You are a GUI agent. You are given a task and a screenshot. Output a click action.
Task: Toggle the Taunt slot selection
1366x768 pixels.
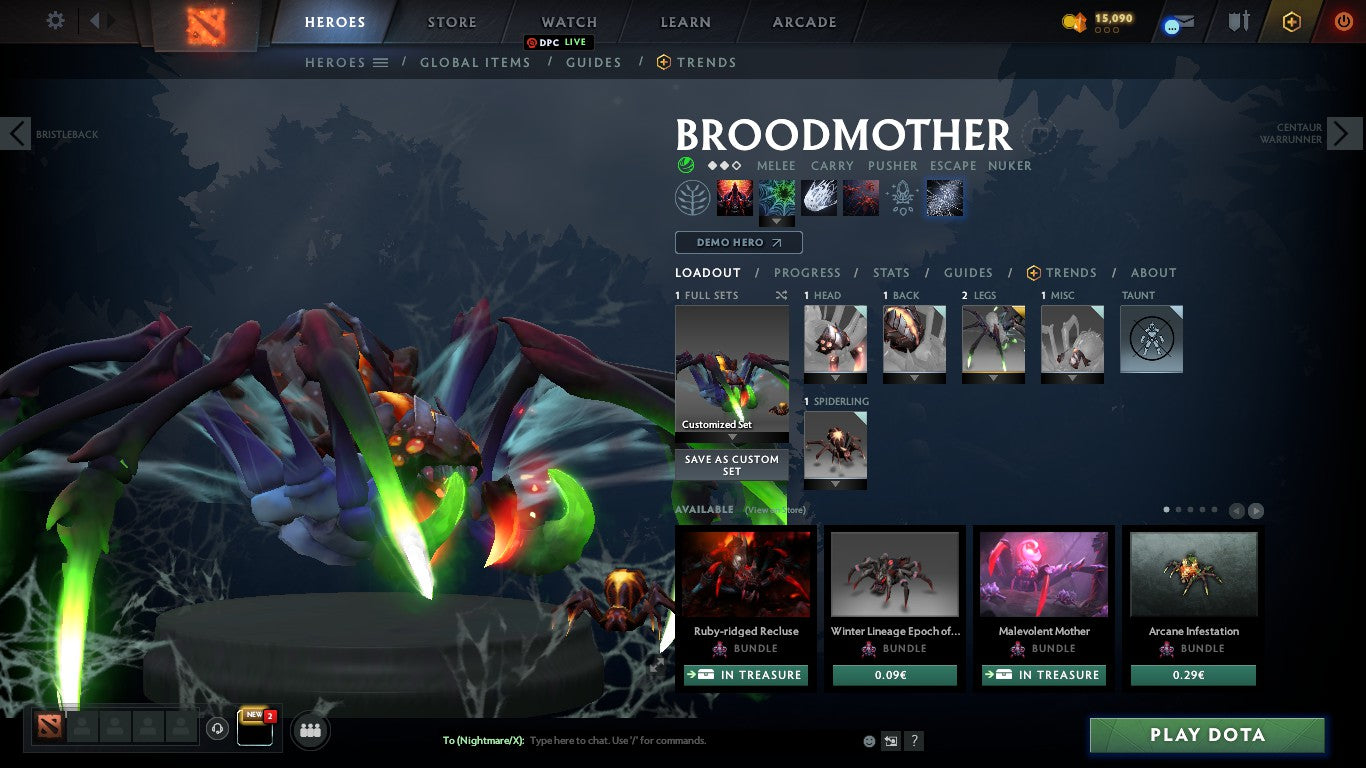point(1151,339)
